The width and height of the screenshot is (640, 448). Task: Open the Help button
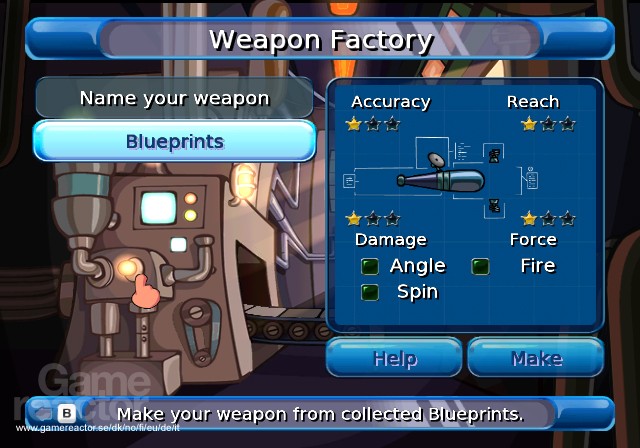point(394,358)
